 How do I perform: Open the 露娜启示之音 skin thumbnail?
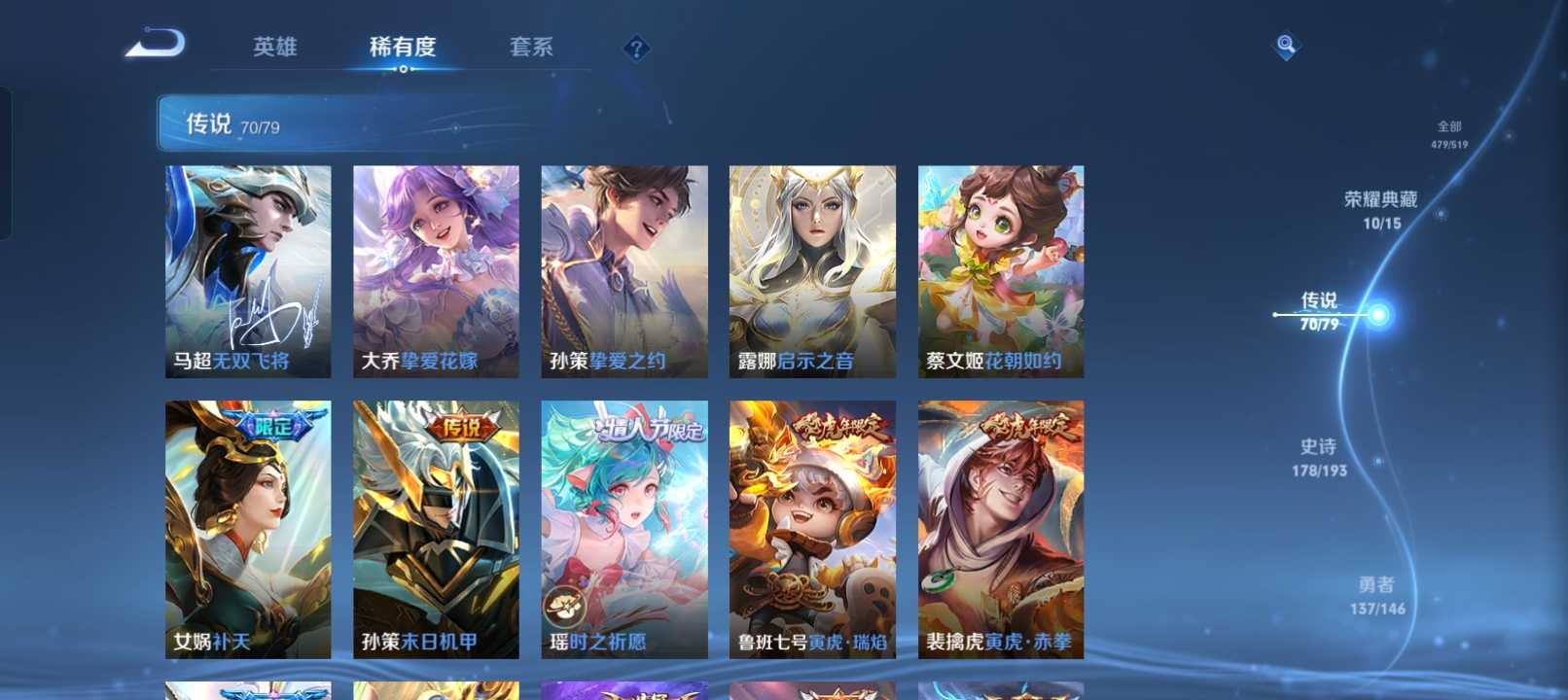click(812, 267)
